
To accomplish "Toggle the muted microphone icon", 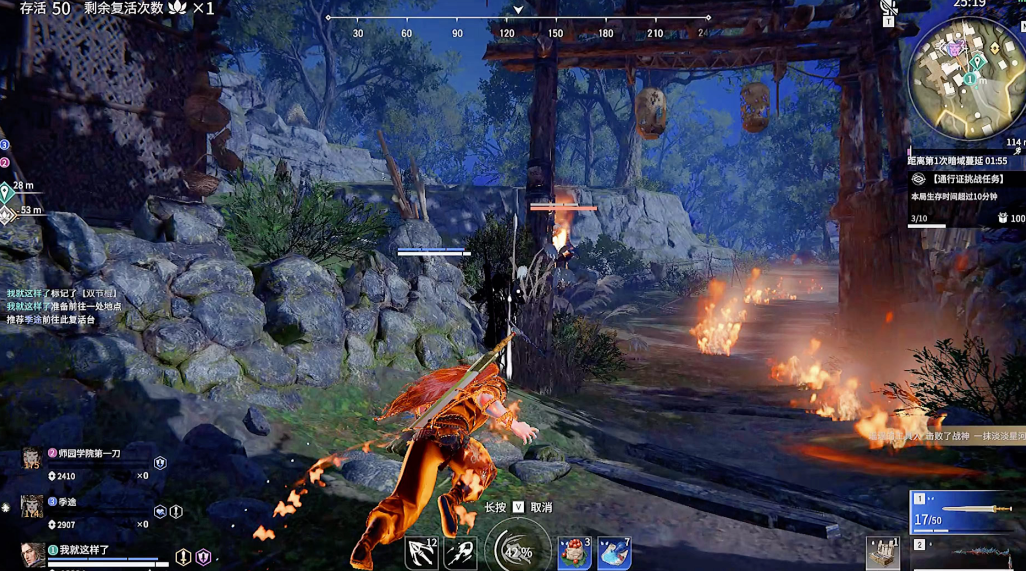I will (x=888, y=8).
